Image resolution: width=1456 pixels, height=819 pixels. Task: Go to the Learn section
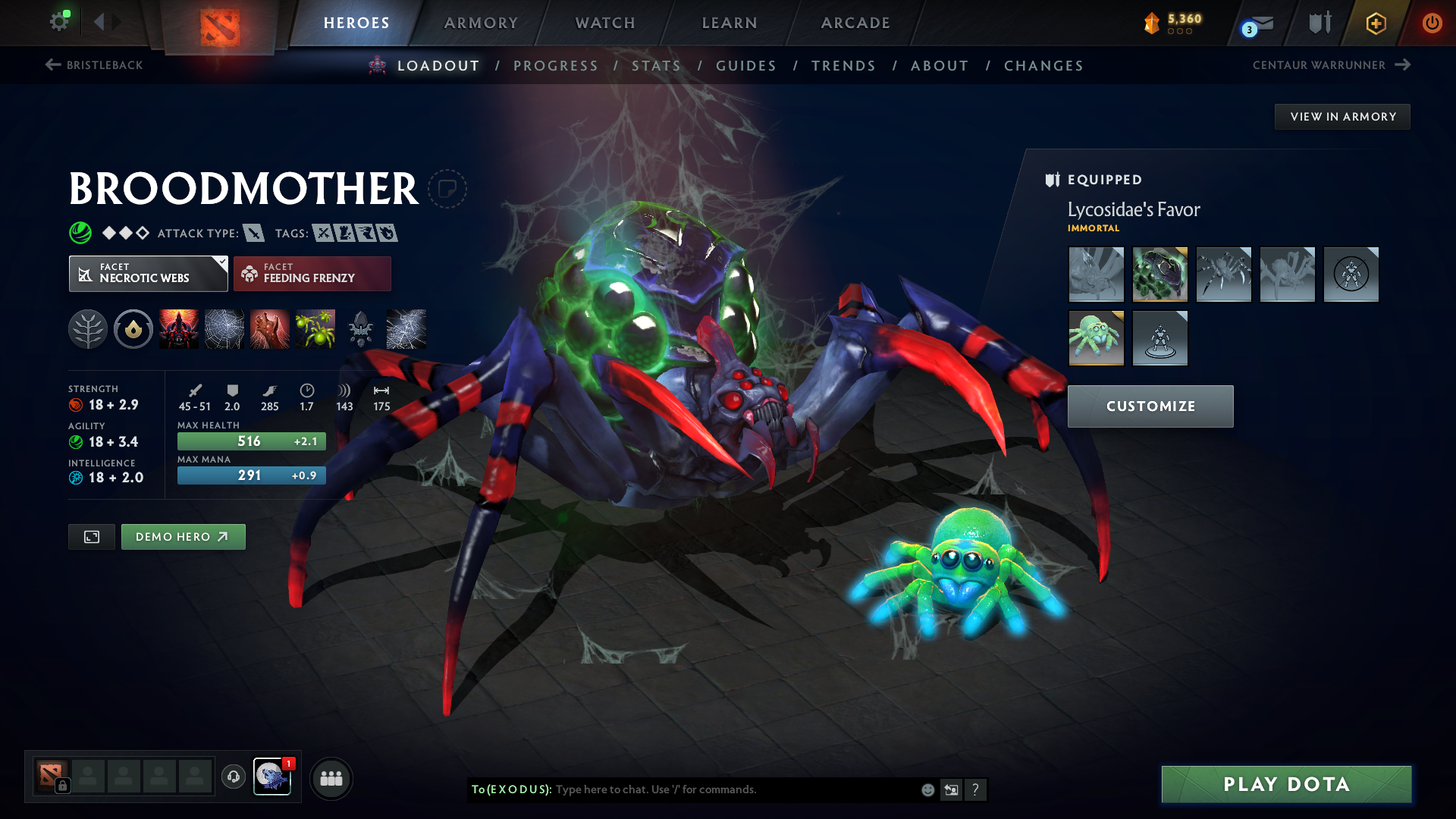tap(730, 23)
